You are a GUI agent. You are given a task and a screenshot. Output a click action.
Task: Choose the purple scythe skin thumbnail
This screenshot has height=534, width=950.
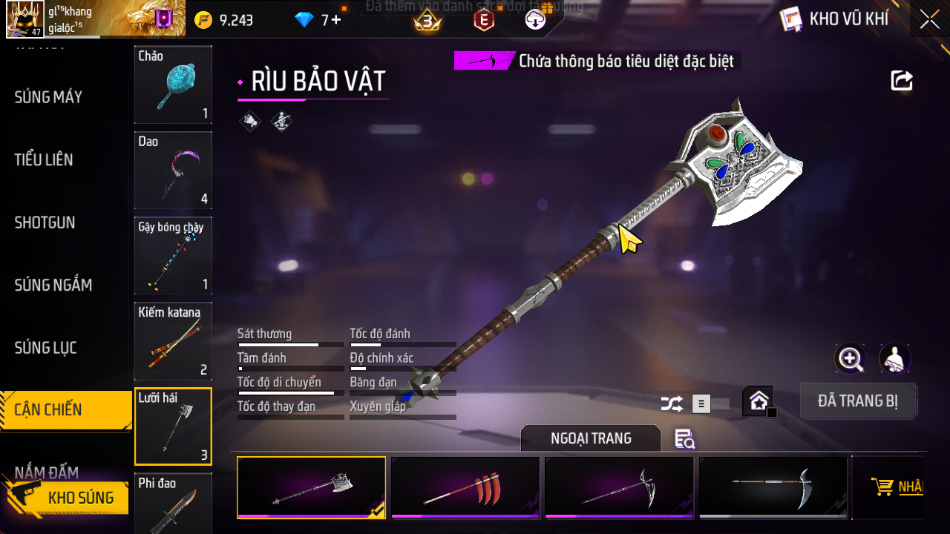tap(619, 488)
